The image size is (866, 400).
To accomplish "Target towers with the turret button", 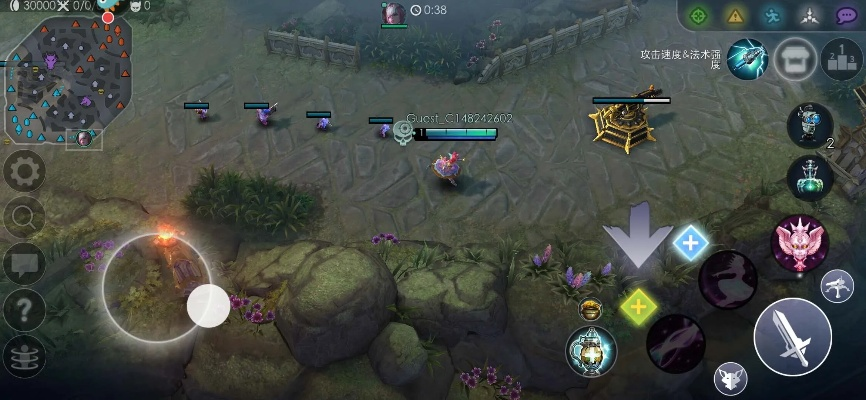I will [x=837, y=287].
